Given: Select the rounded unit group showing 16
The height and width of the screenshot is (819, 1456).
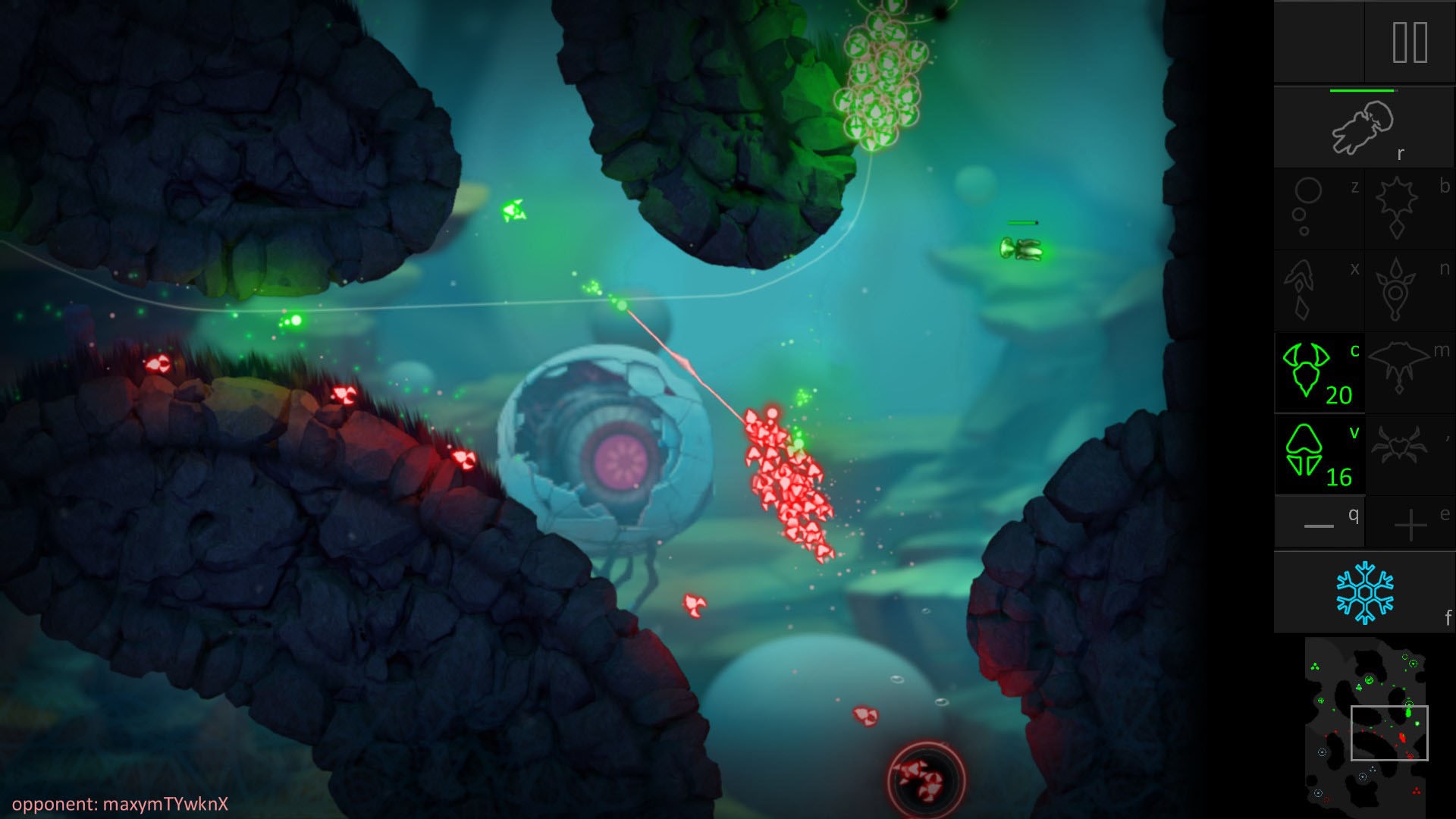Looking at the screenshot, I should [x=1319, y=455].
